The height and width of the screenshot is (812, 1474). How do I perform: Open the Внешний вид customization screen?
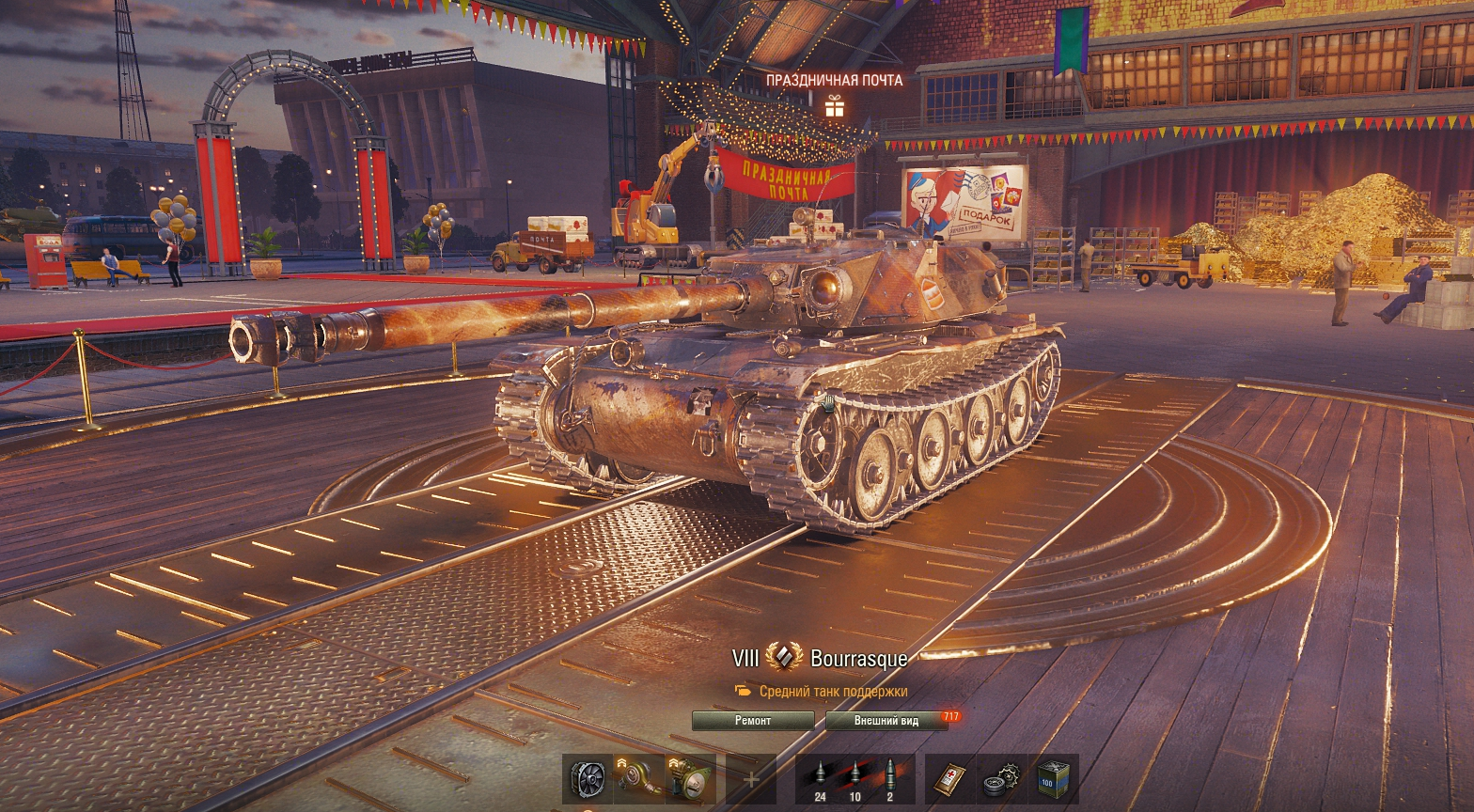[886, 721]
